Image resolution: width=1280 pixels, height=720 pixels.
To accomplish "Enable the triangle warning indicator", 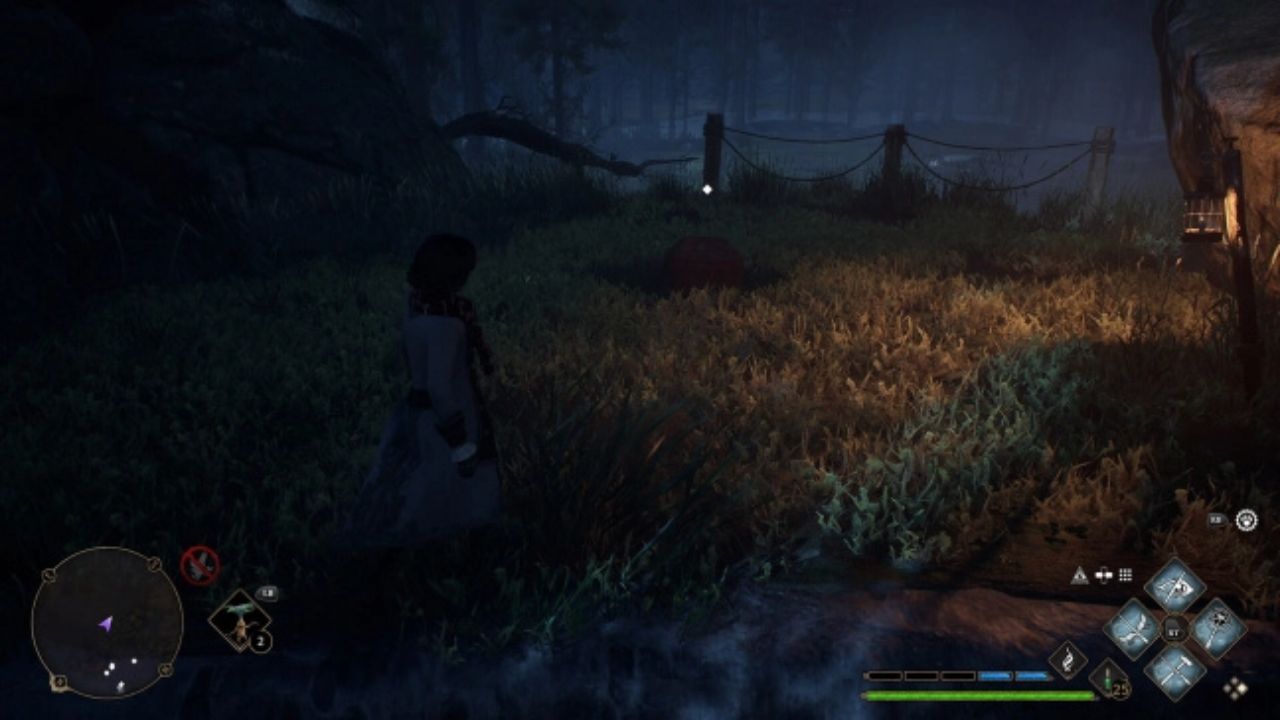I will coord(1080,573).
